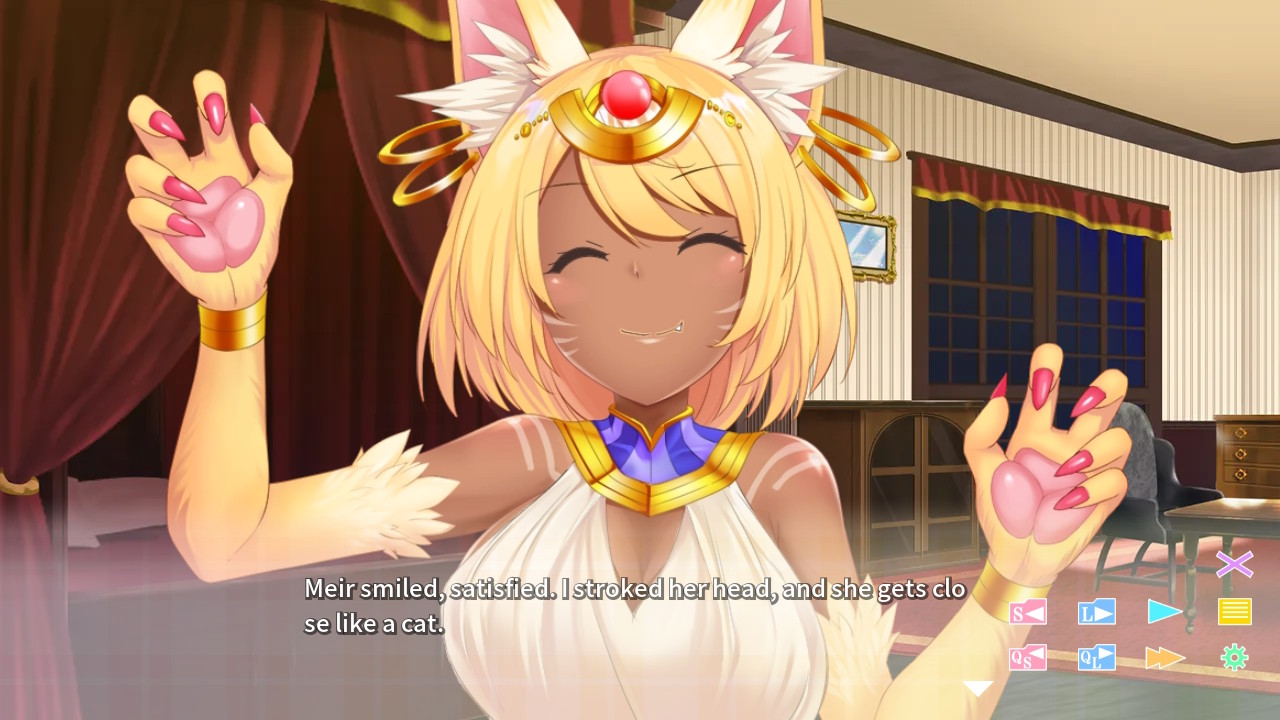1280x720 pixels.
Task: Toggle the dialogue window visibility
Action: (1235, 565)
